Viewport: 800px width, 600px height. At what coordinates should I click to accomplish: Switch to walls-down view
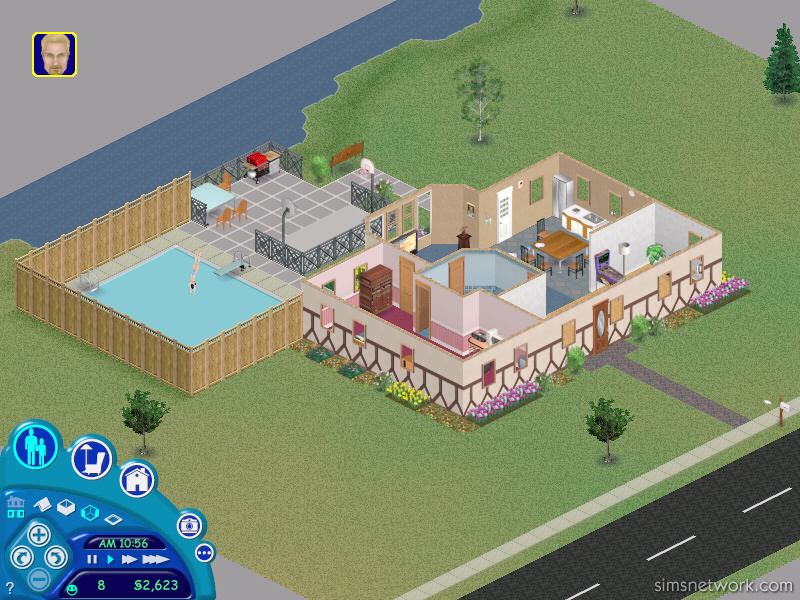pyautogui.click(x=113, y=520)
